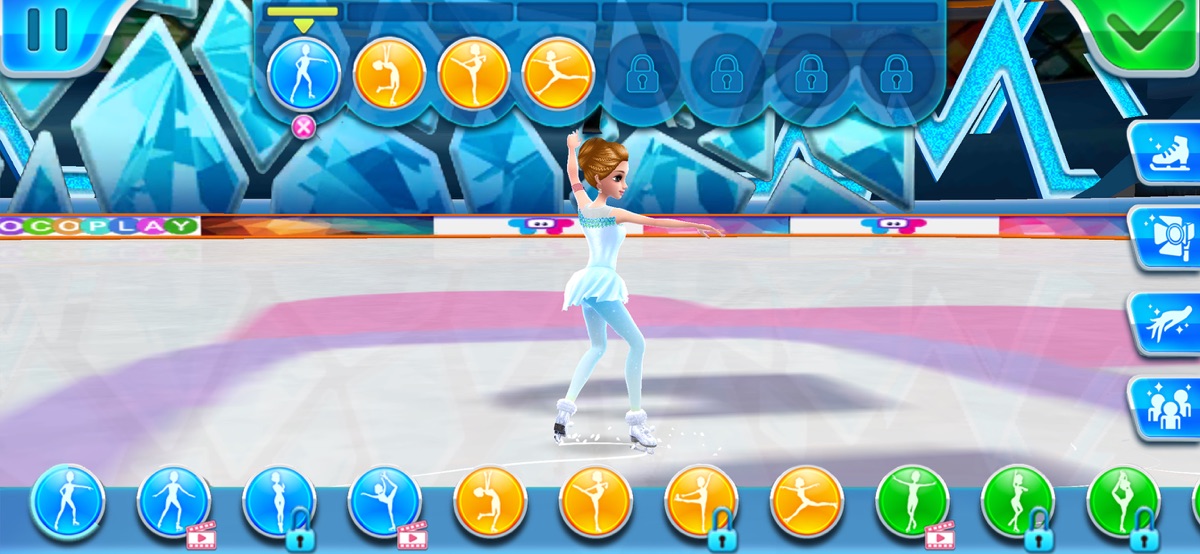This screenshot has height=554, width=1200.
Task: Open the audience crowd button
Action: click(x=1166, y=408)
